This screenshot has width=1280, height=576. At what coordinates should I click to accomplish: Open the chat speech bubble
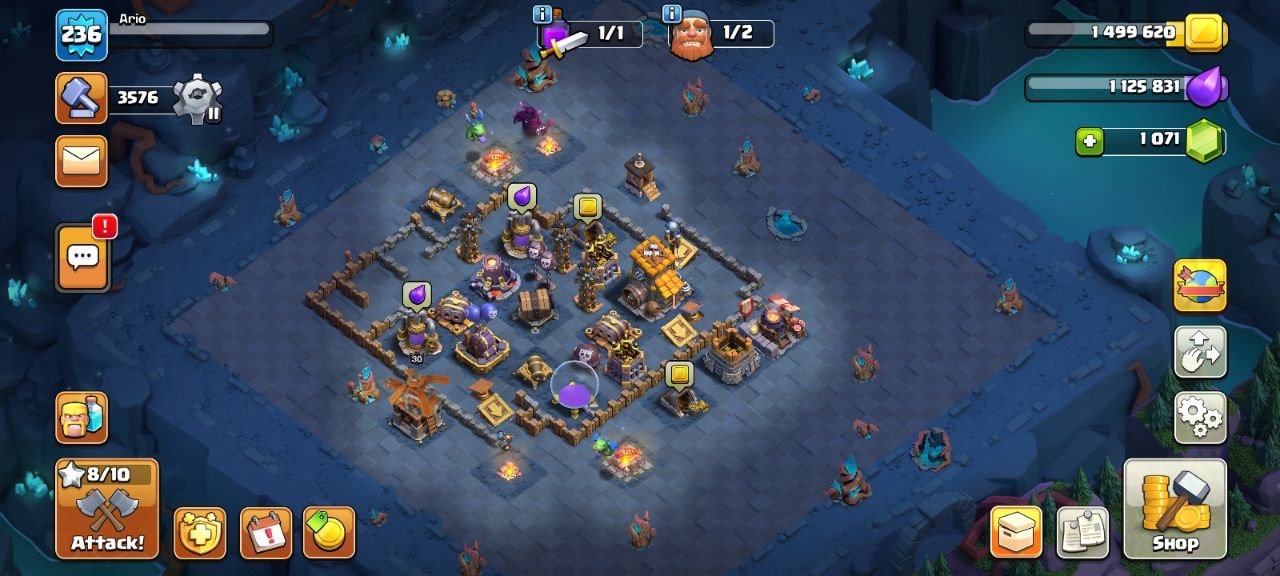81,258
